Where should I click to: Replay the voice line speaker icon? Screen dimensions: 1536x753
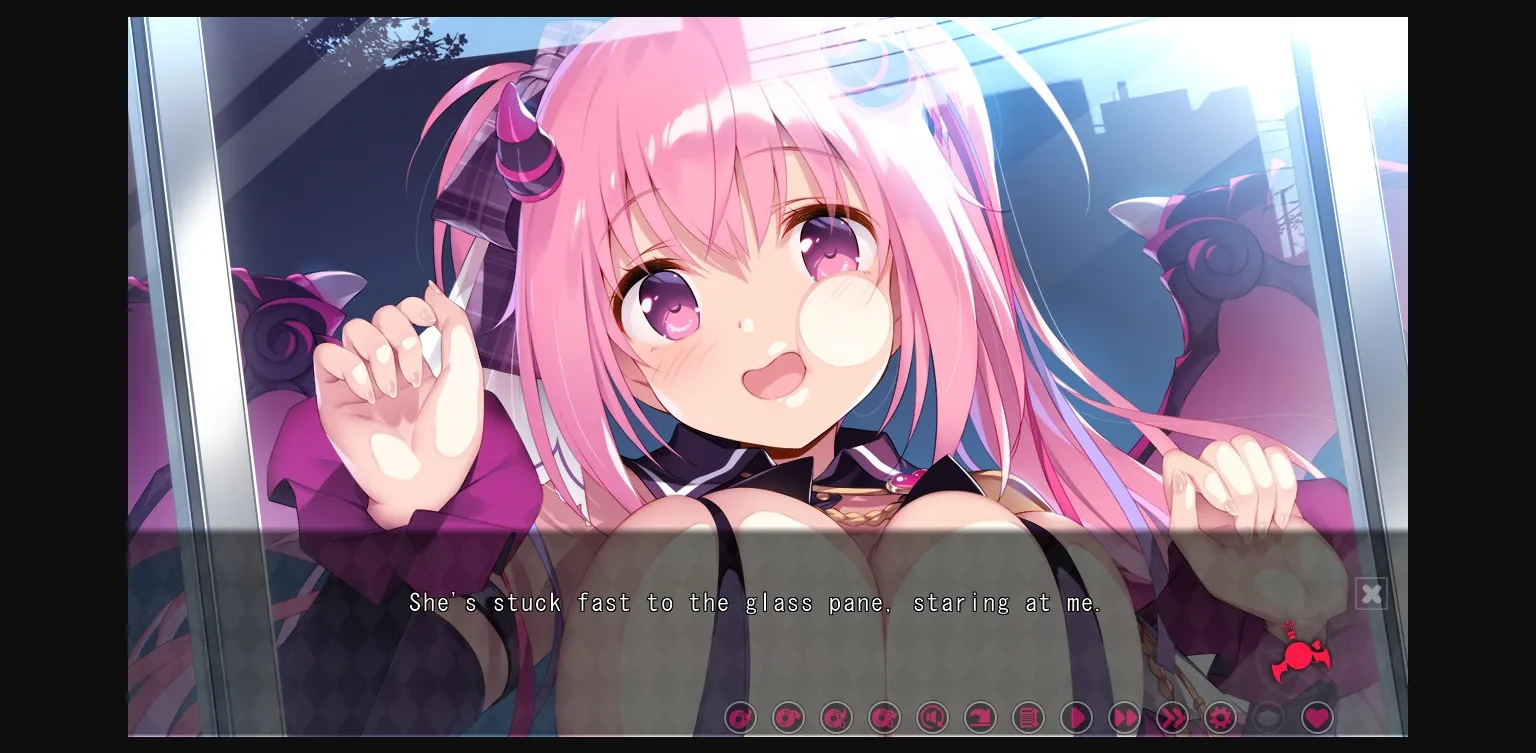932,717
